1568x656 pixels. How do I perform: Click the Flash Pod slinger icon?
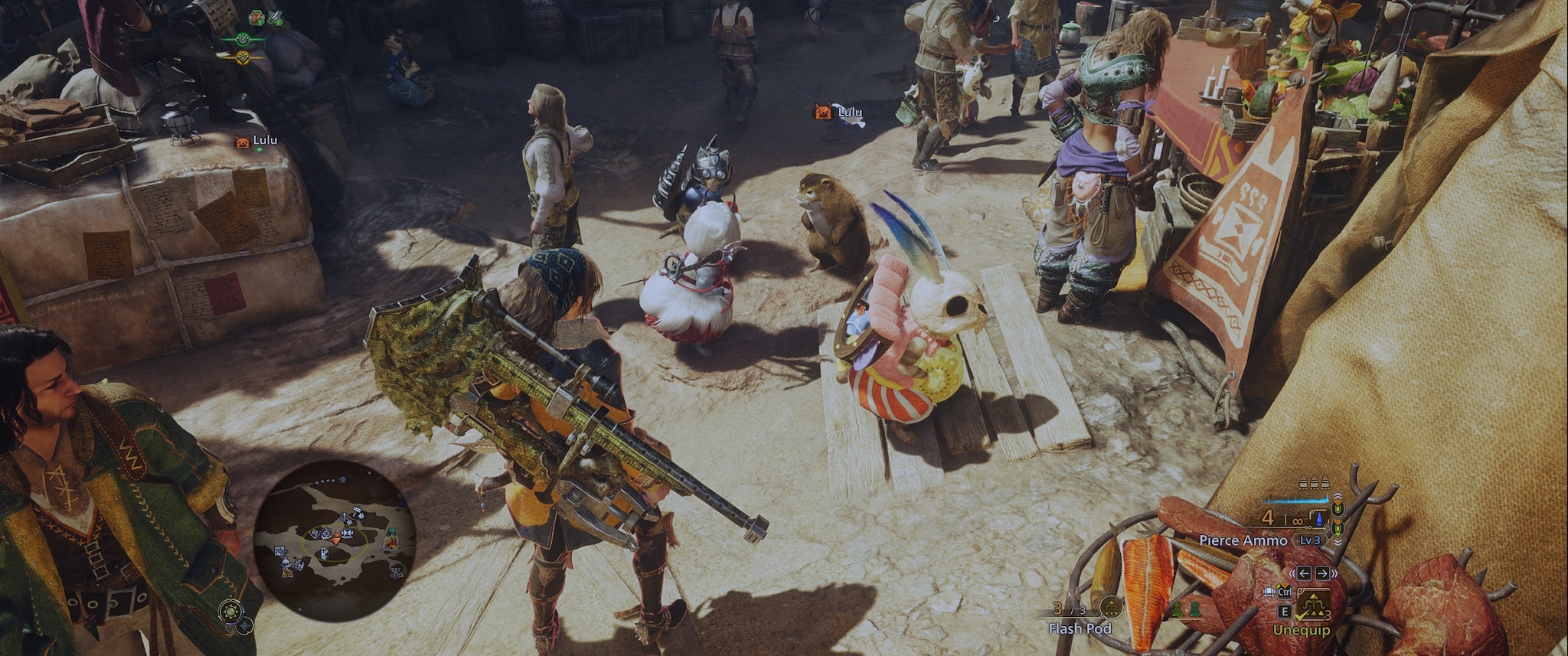[x=1109, y=609]
